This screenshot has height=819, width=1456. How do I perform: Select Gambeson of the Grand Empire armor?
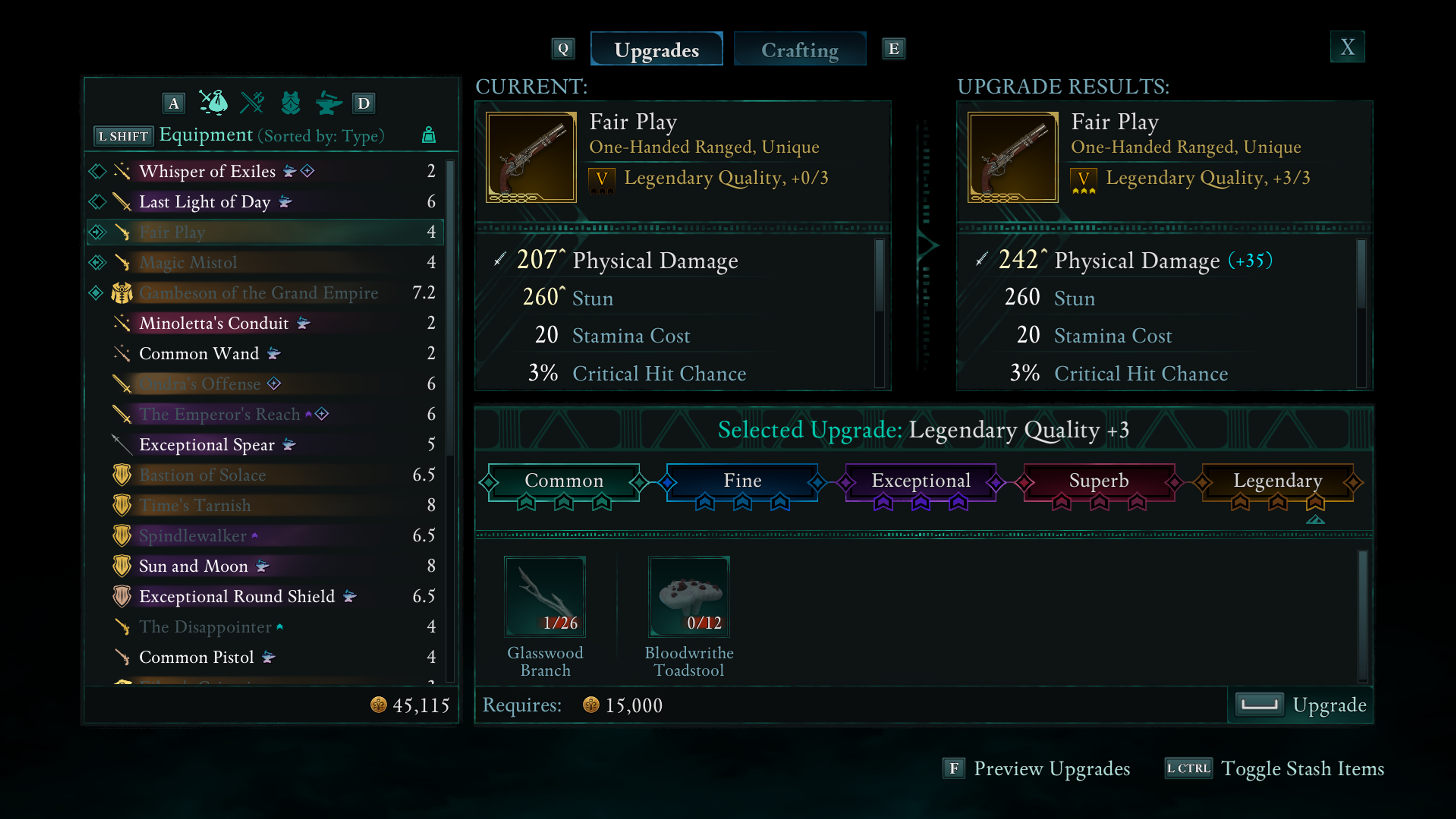click(x=258, y=292)
